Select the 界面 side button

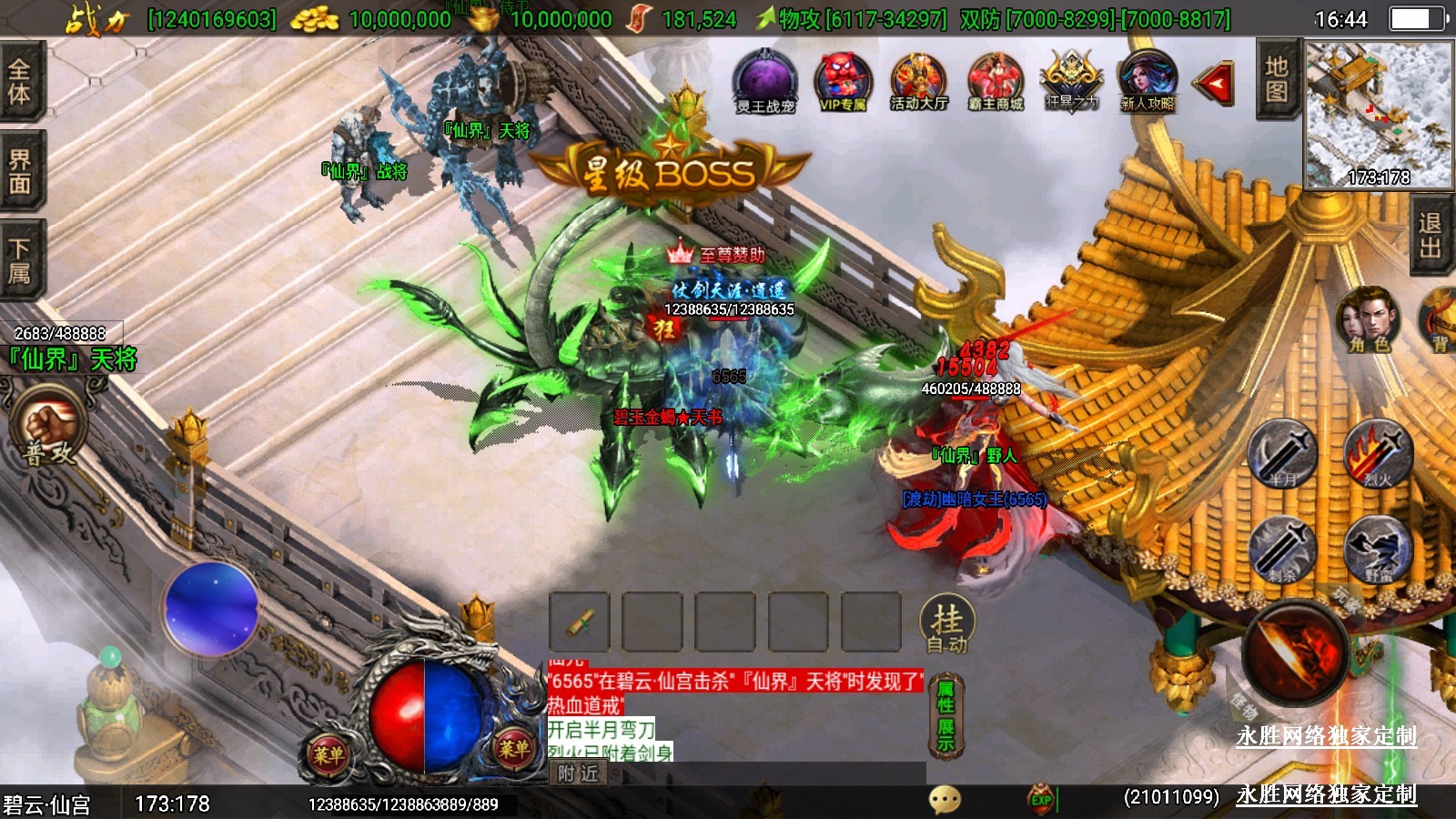[20, 171]
